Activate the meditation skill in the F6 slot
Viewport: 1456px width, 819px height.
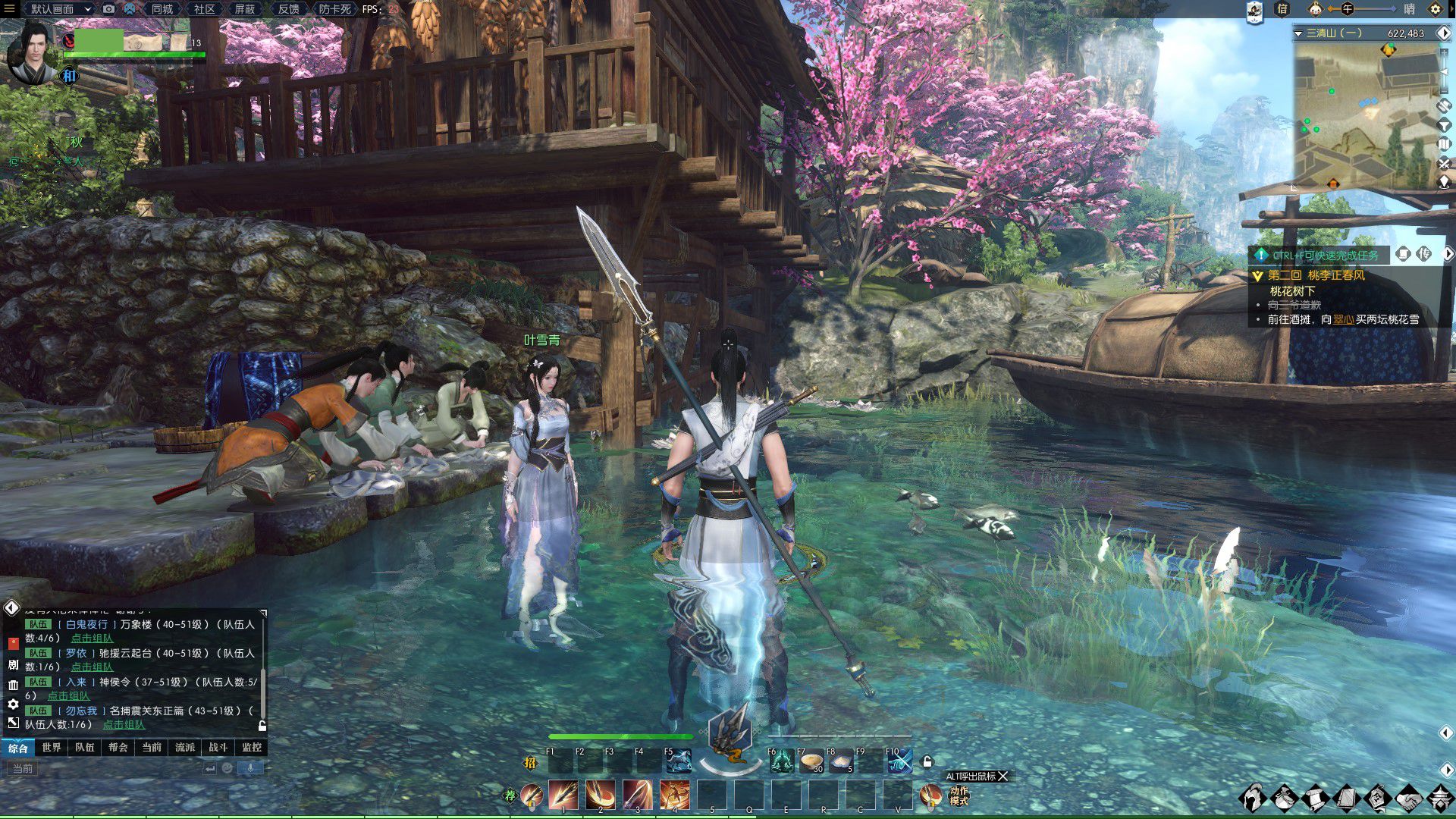(781, 761)
